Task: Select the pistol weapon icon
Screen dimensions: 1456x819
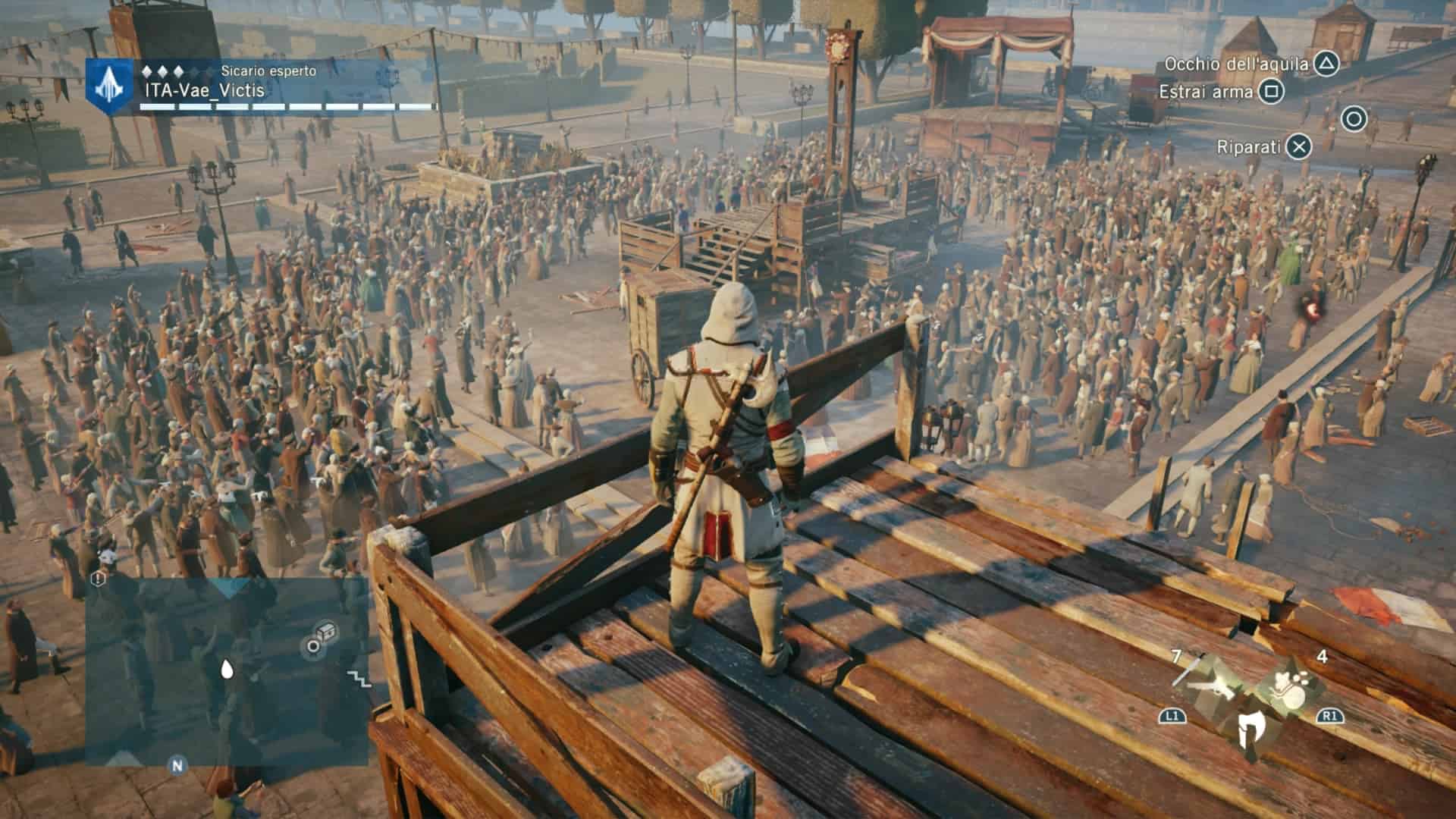Action: point(1212,685)
